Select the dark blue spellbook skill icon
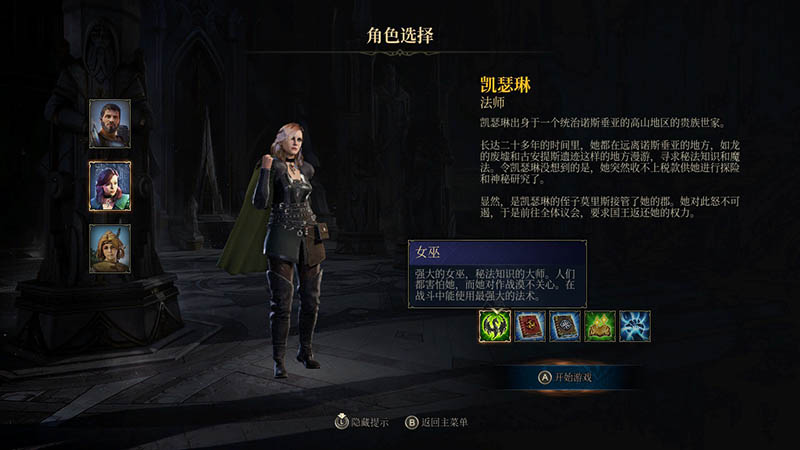 [x=565, y=326]
